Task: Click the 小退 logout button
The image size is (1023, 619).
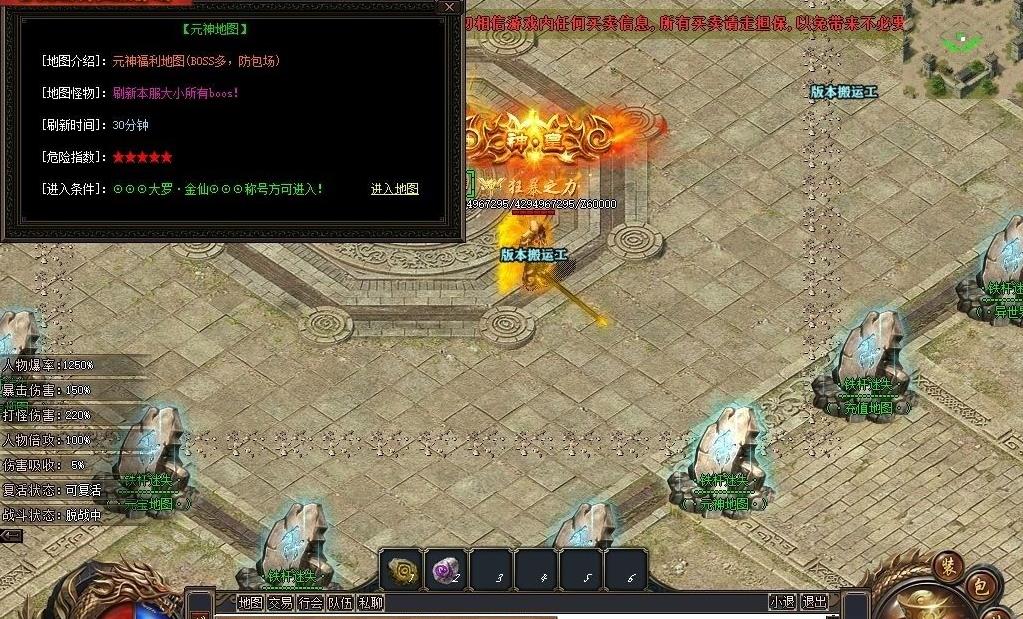Action: click(782, 602)
